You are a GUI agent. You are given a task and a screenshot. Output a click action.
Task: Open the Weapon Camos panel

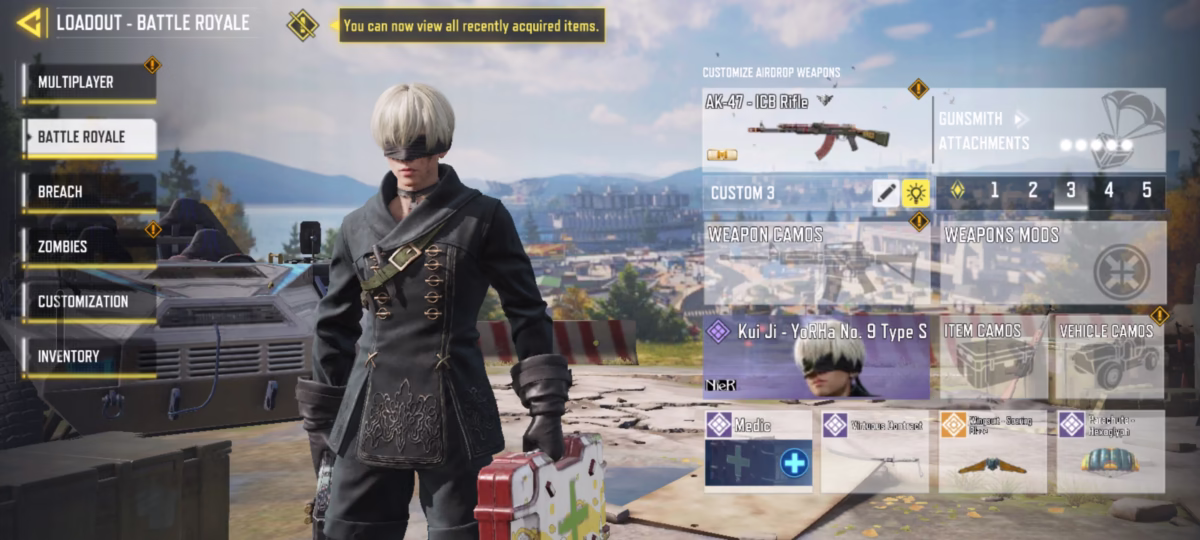[x=817, y=264]
